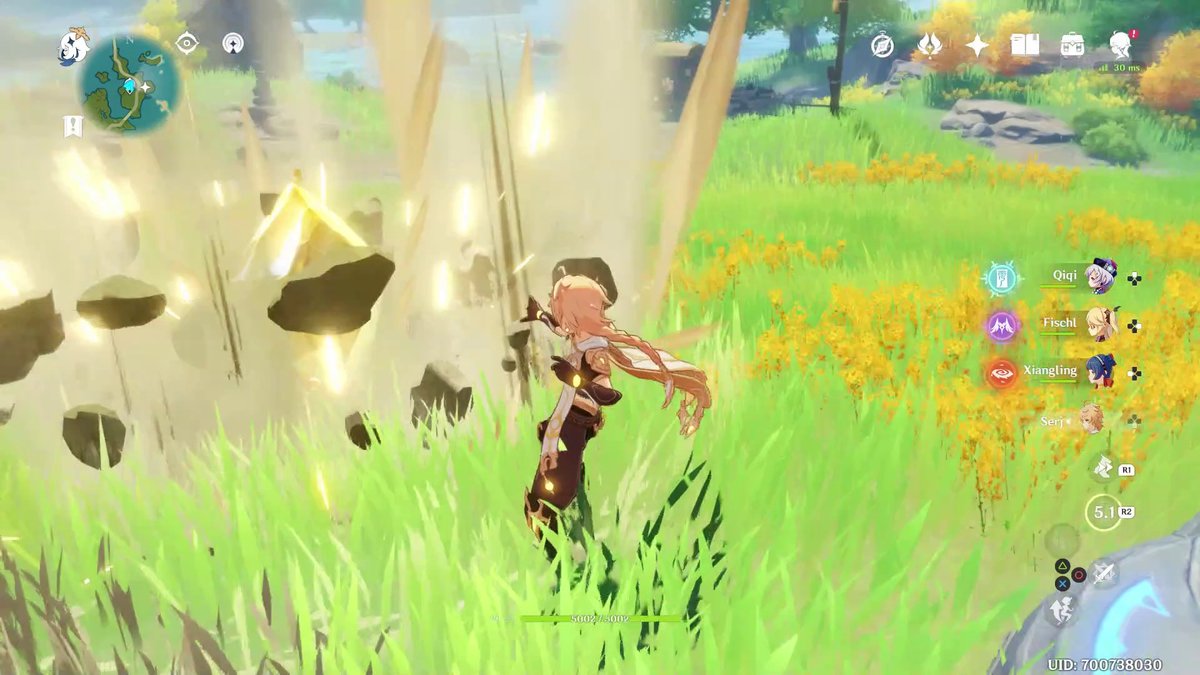Switch to Xiangling in the party
The height and width of the screenshot is (675, 1200).
click(x=1100, y=371)
